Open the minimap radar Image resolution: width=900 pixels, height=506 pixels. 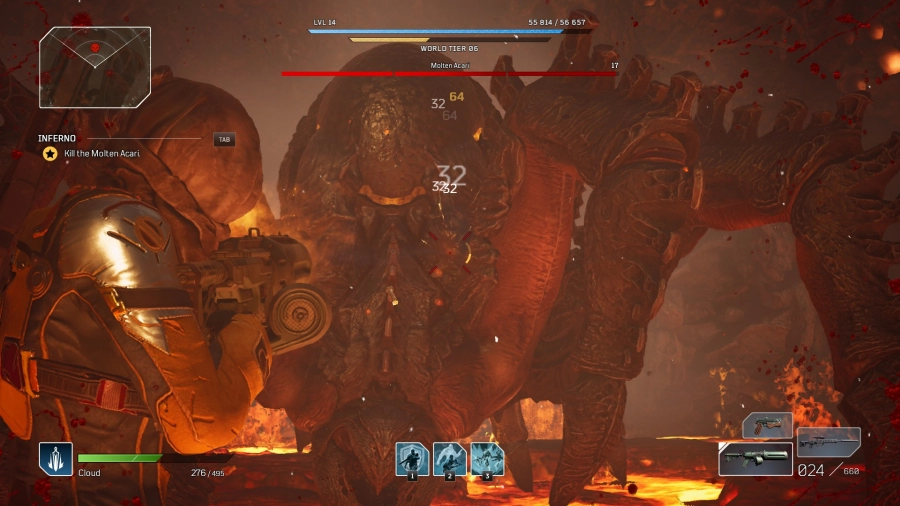95,67
